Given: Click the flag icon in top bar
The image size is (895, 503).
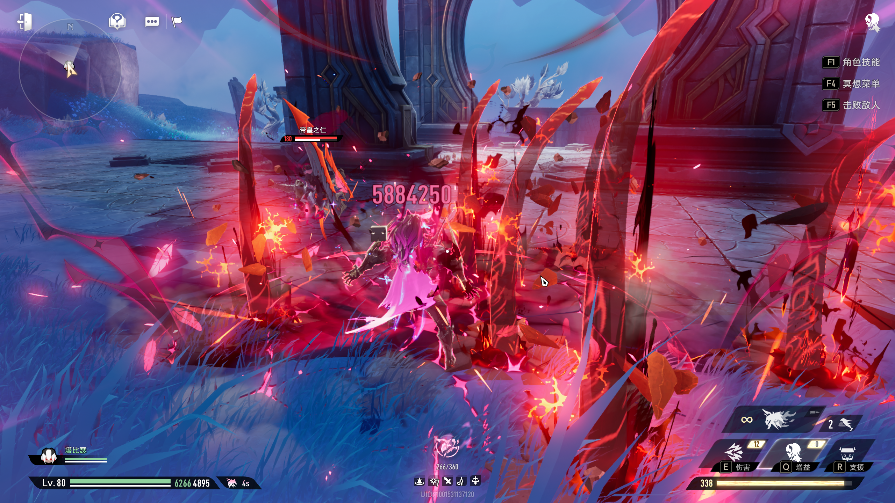Looking at the screenshot, I should [x=176, y=21].
